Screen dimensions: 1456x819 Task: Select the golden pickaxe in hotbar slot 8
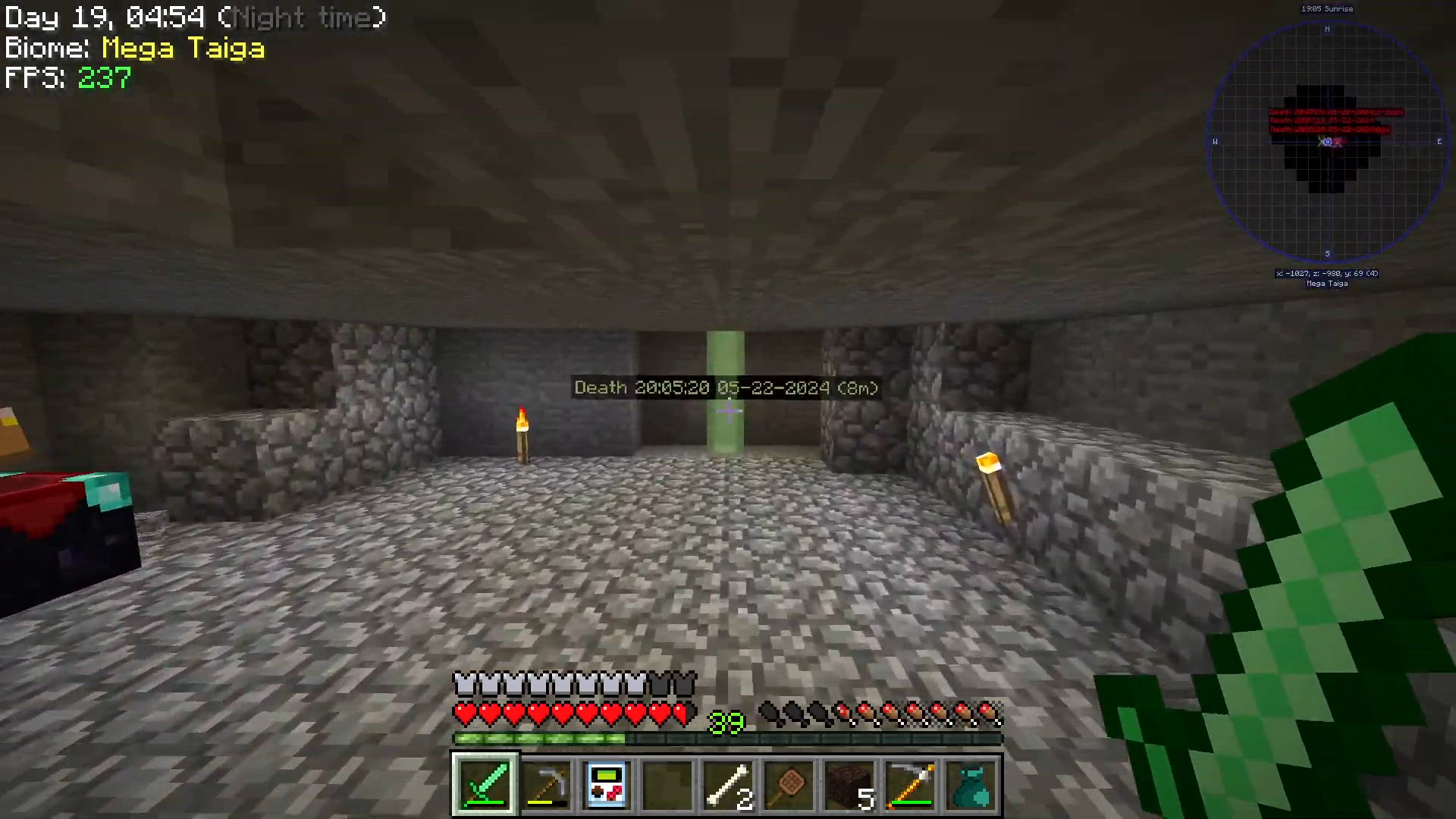pyautogui.click(x=911, y=784)
